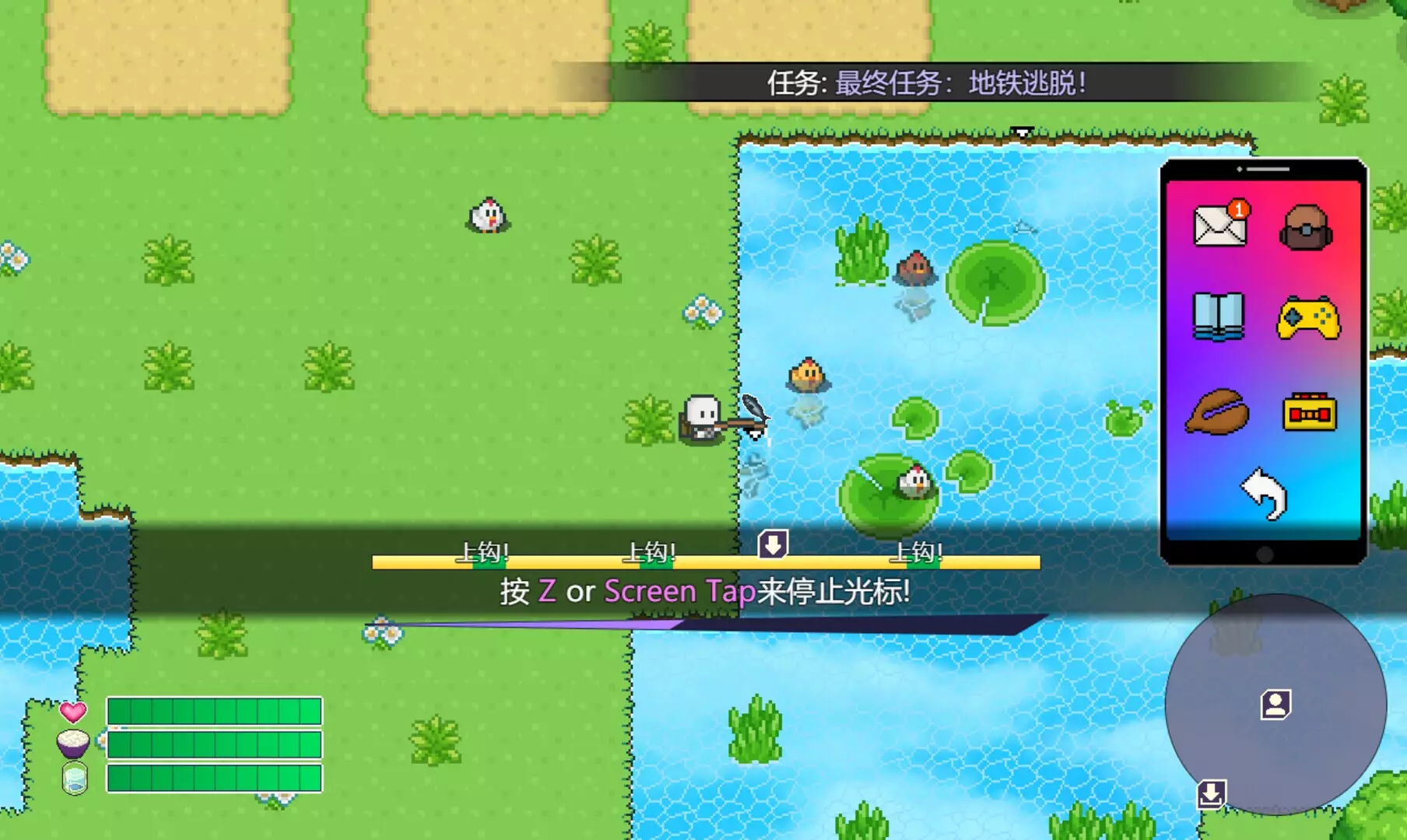Screen dimensions: 1407x840
Task: Open the final mission tracker banner
Action: pyautogui.click(x=926, y=82)
